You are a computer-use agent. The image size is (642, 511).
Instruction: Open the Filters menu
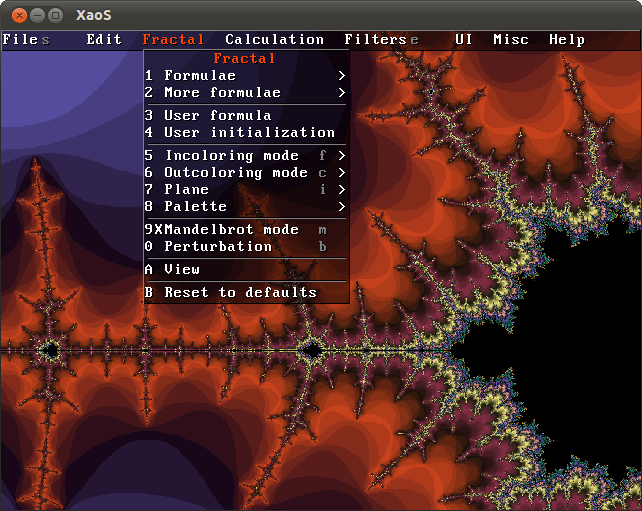tap(375, 40)
